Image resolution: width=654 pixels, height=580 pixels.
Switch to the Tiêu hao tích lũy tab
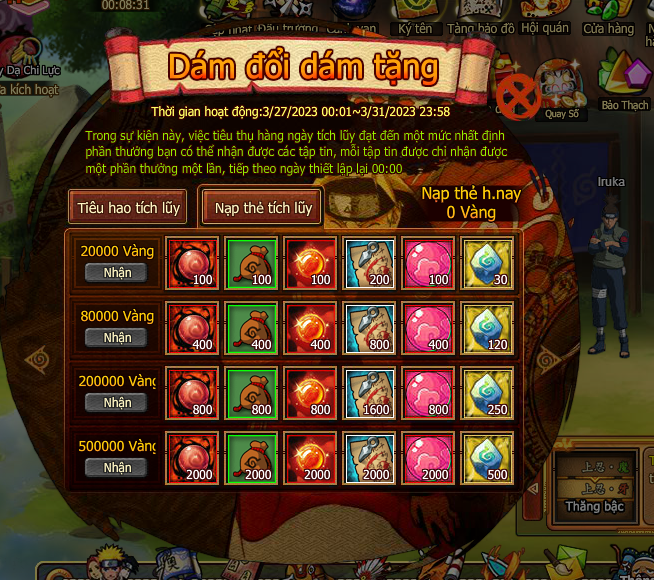pyautogui.click(x=129, y=208)
